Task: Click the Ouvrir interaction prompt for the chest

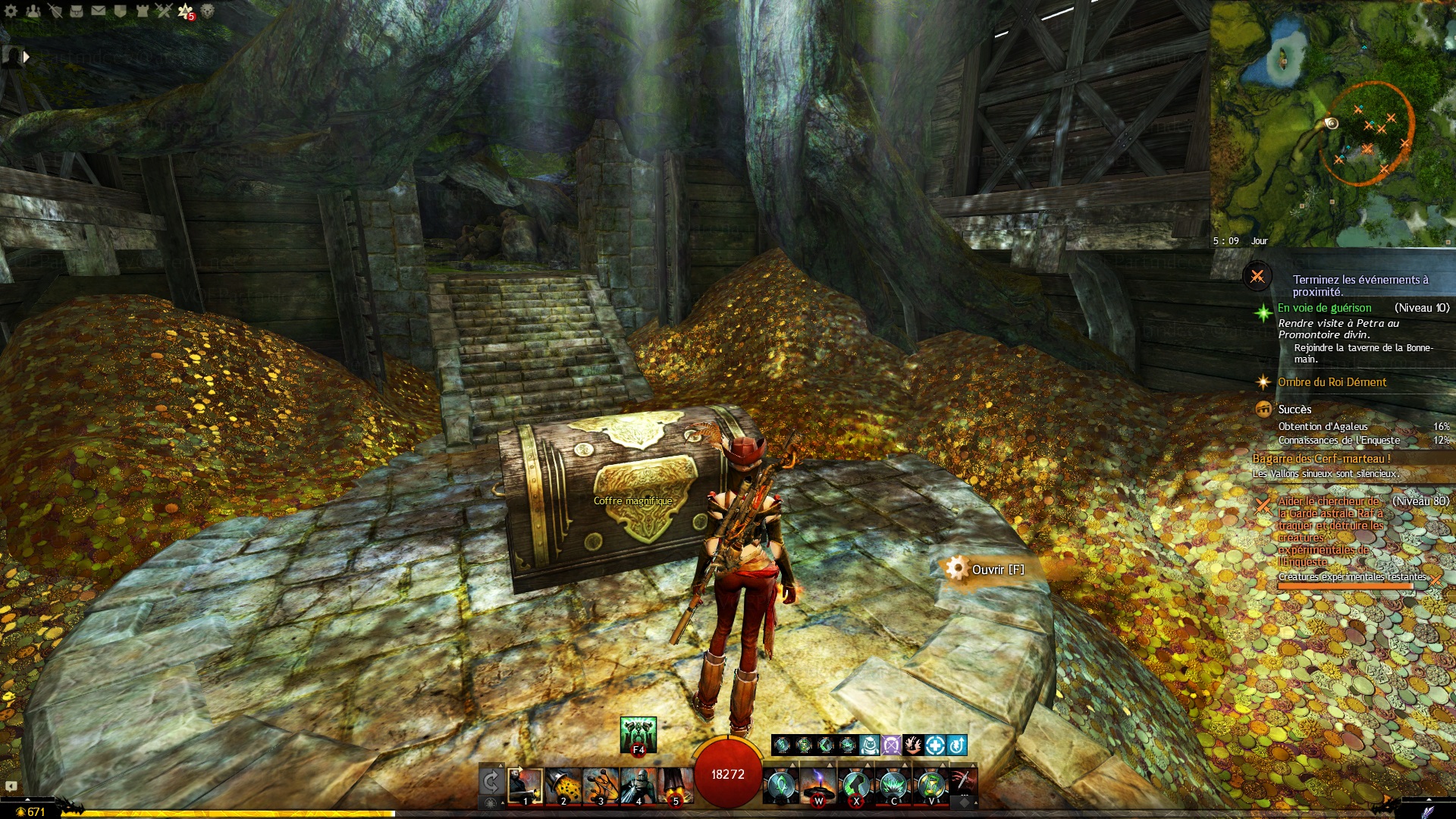Action: pos(996,570)
